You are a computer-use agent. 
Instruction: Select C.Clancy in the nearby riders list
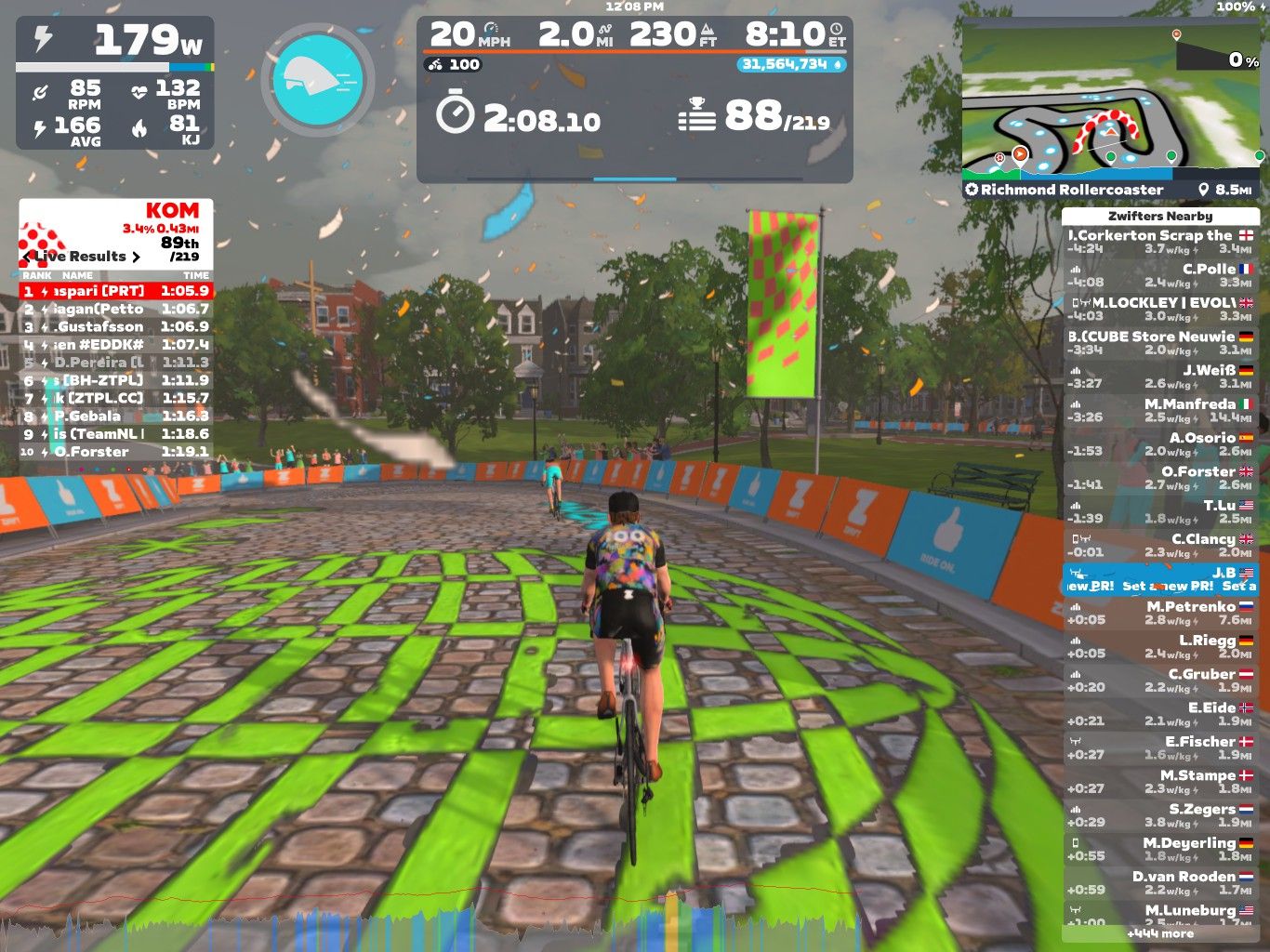[x=1160, y=545]
